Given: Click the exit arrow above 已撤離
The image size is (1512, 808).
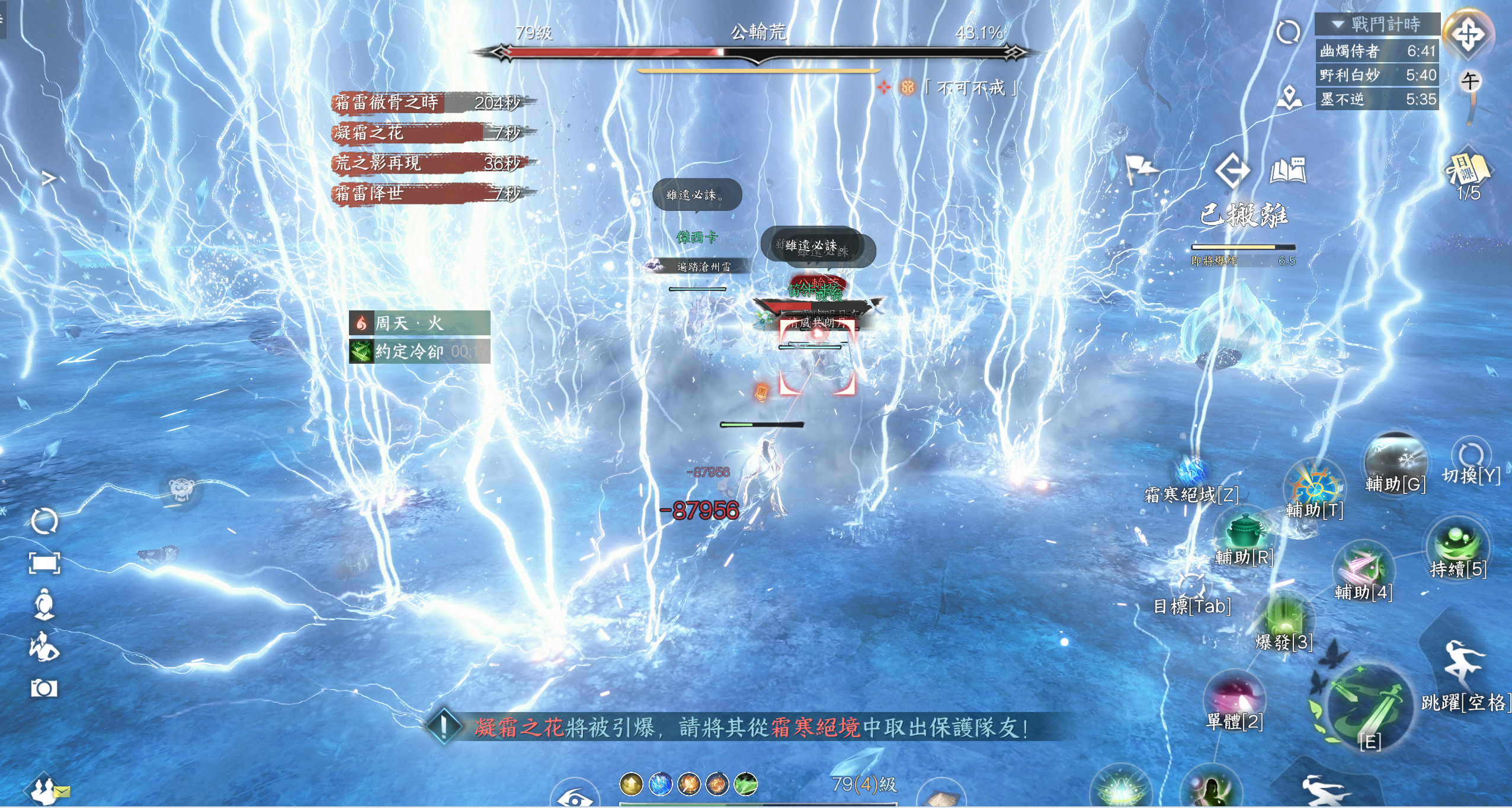Looking at the screenshot, I should 1233,171.
